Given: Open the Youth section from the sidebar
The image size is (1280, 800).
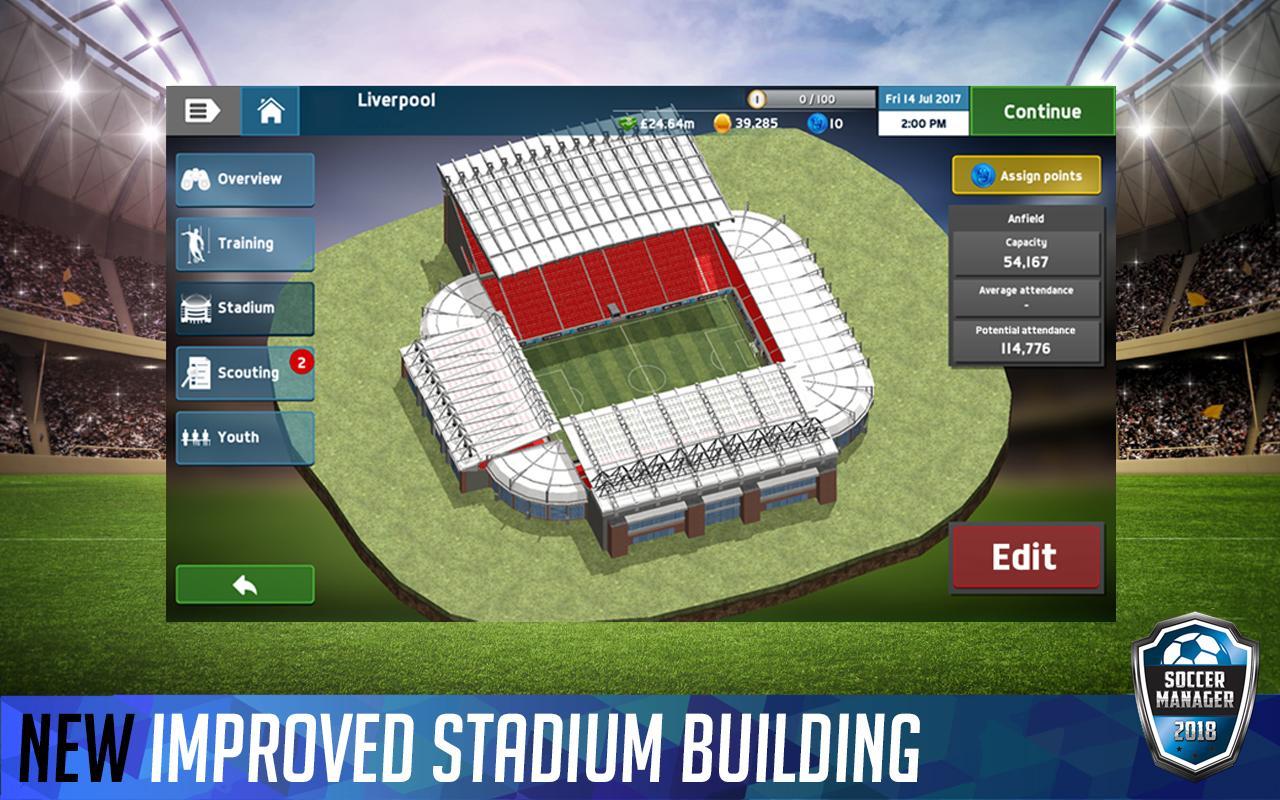Looking at the screenshot, I should point(245,437).
